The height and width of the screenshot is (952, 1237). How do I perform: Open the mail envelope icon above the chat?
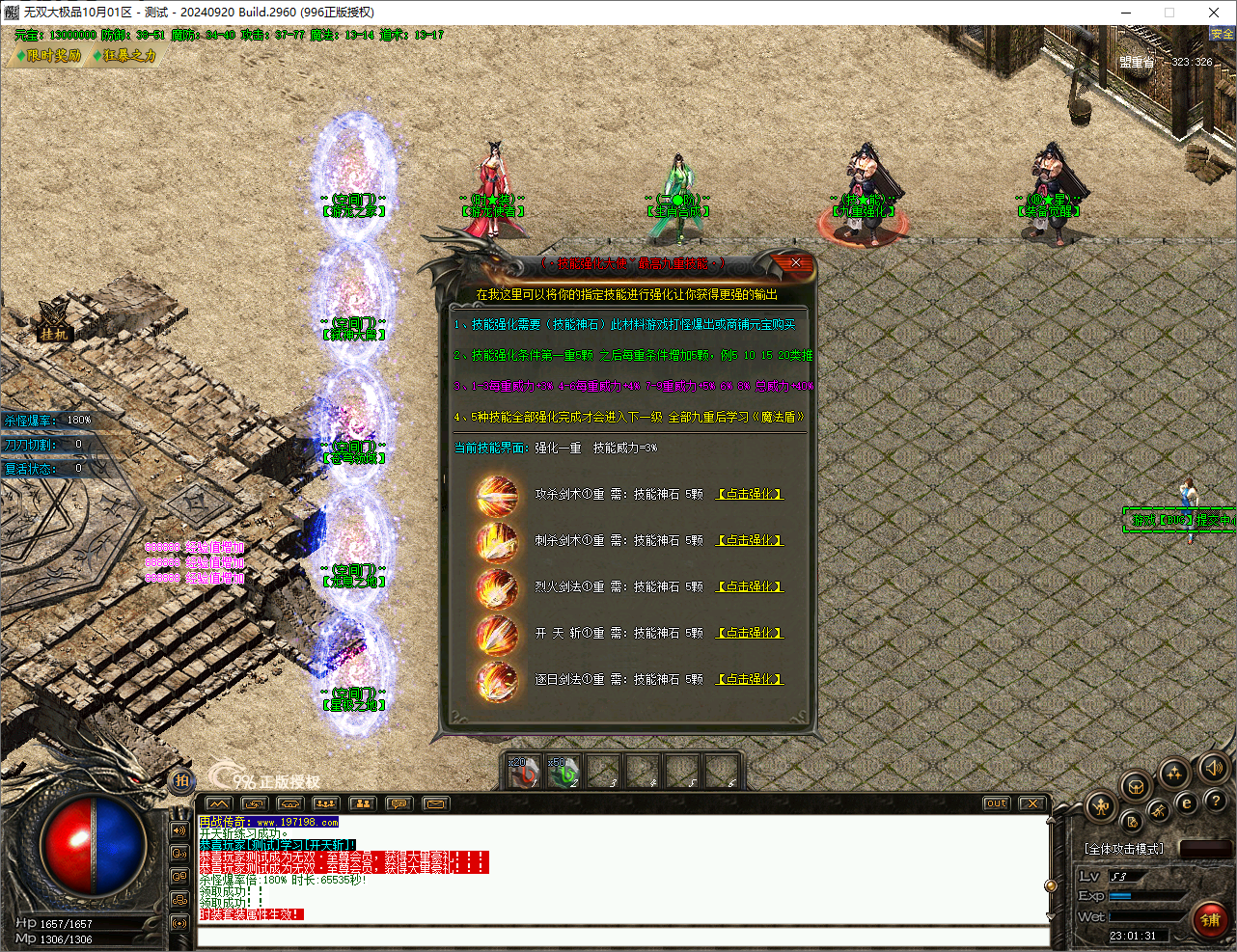[x=435, y=802]
